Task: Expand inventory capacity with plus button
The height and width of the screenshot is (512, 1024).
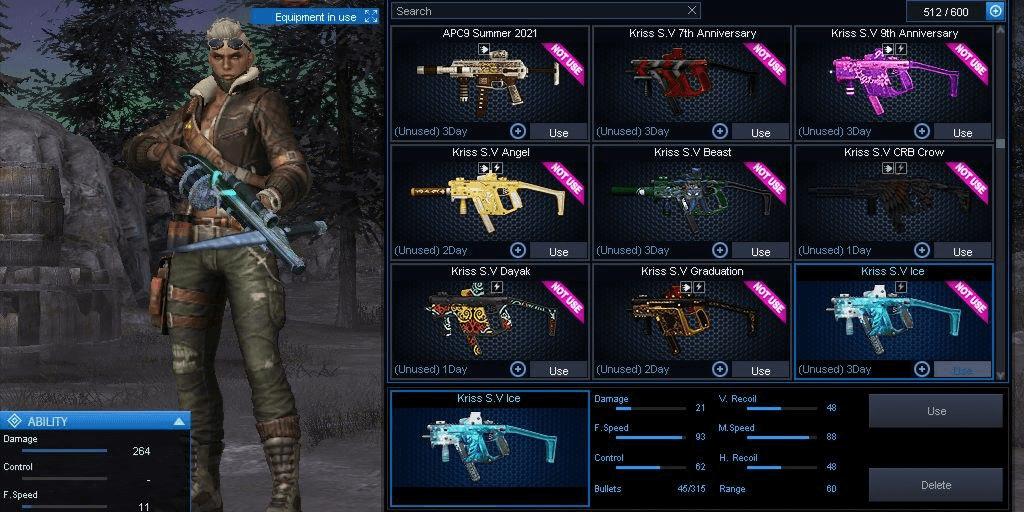Action: click(995, 11)
